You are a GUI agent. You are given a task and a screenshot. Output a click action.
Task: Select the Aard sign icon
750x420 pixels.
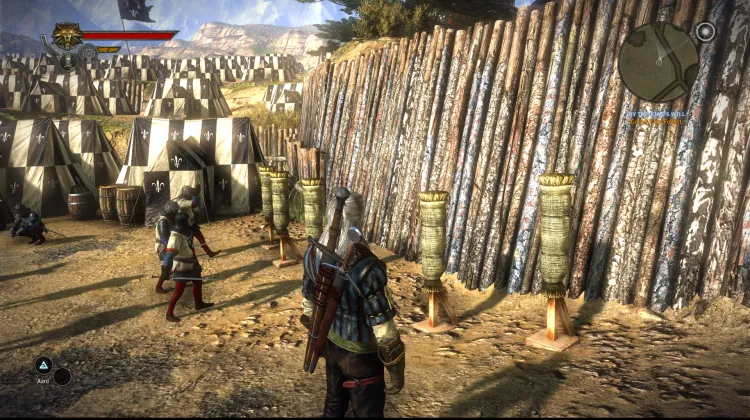tap(44, 365)
